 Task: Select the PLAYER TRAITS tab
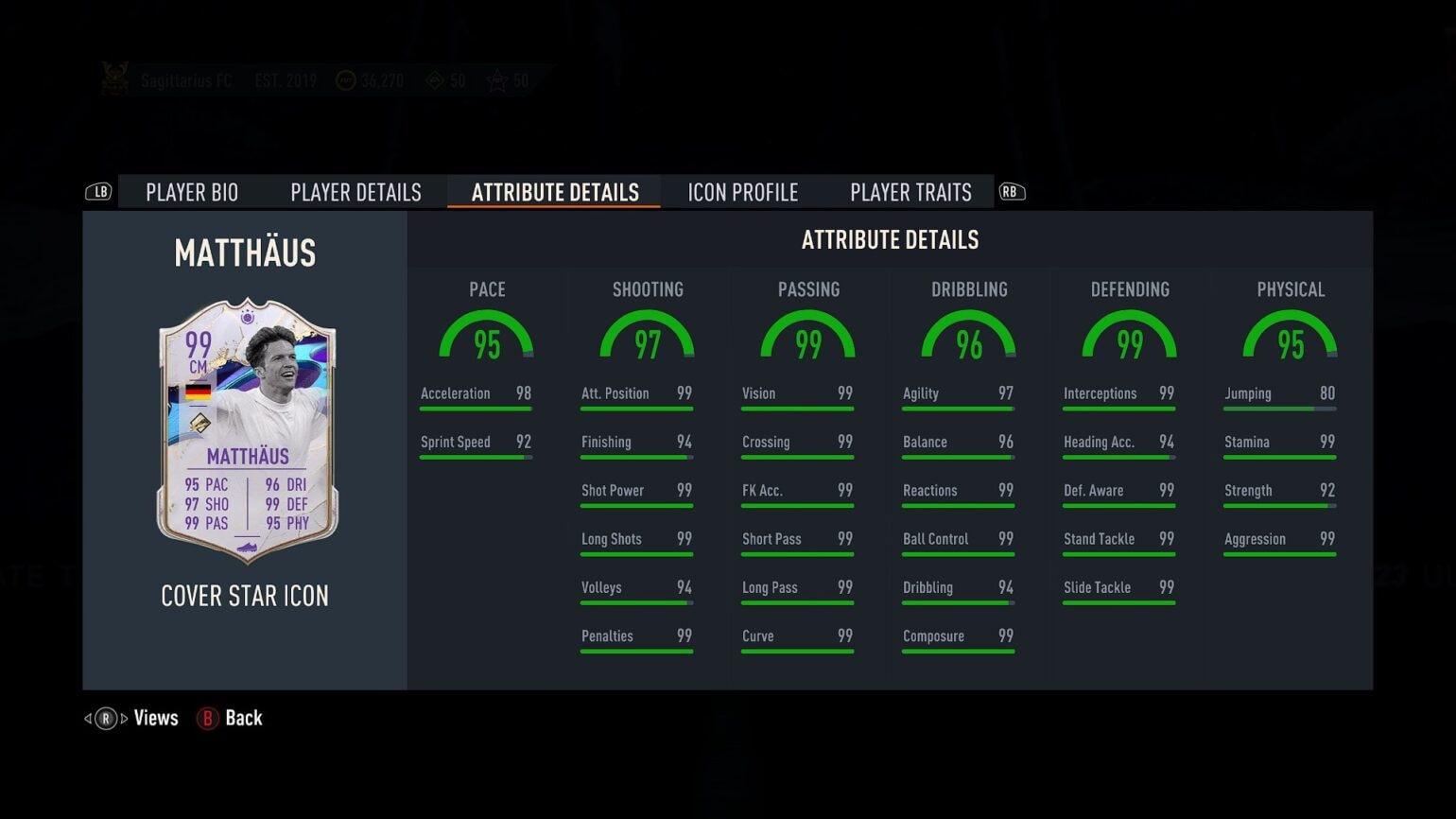pos(910,192)
